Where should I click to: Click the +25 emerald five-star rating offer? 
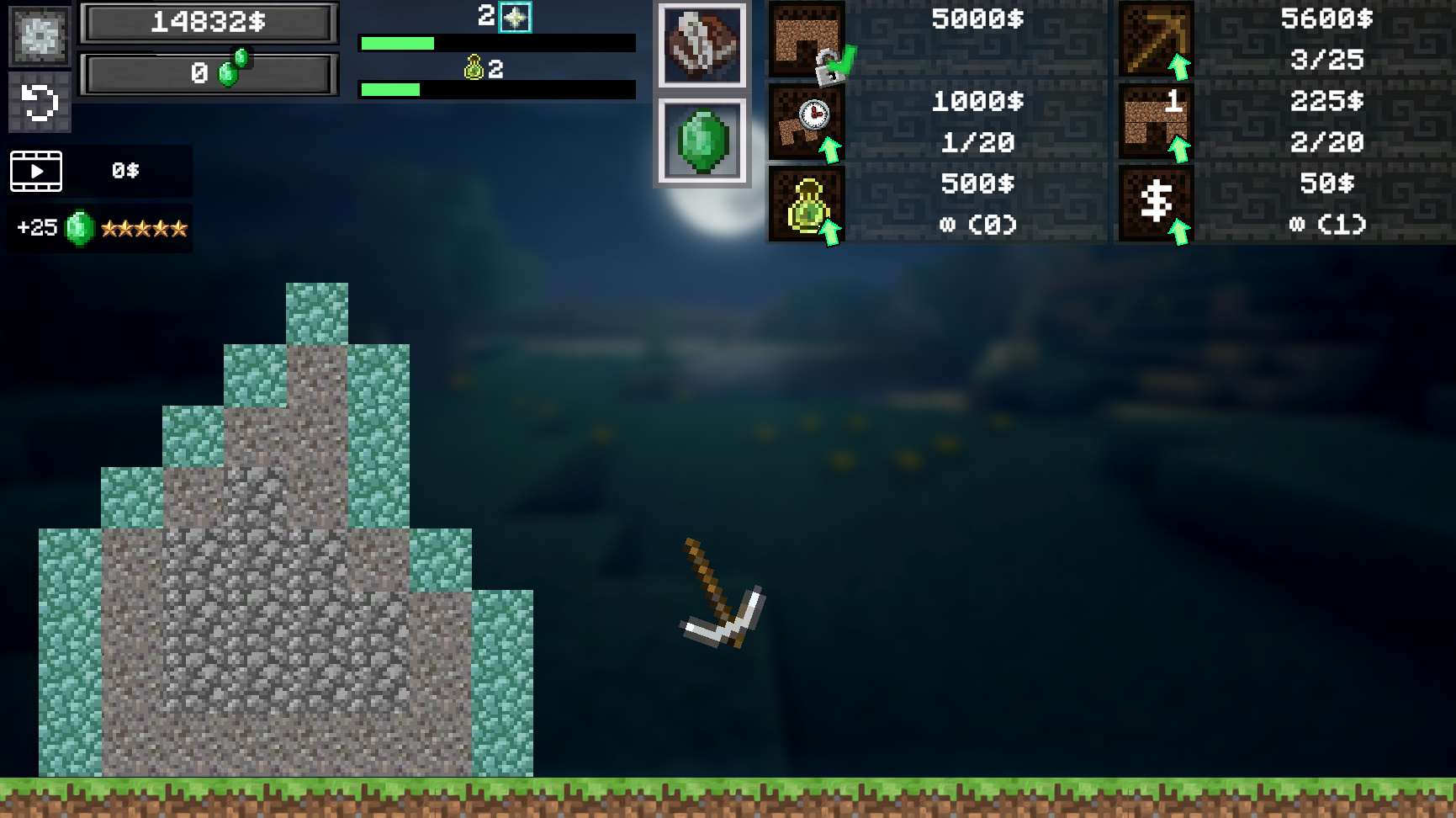pos(98,227)
